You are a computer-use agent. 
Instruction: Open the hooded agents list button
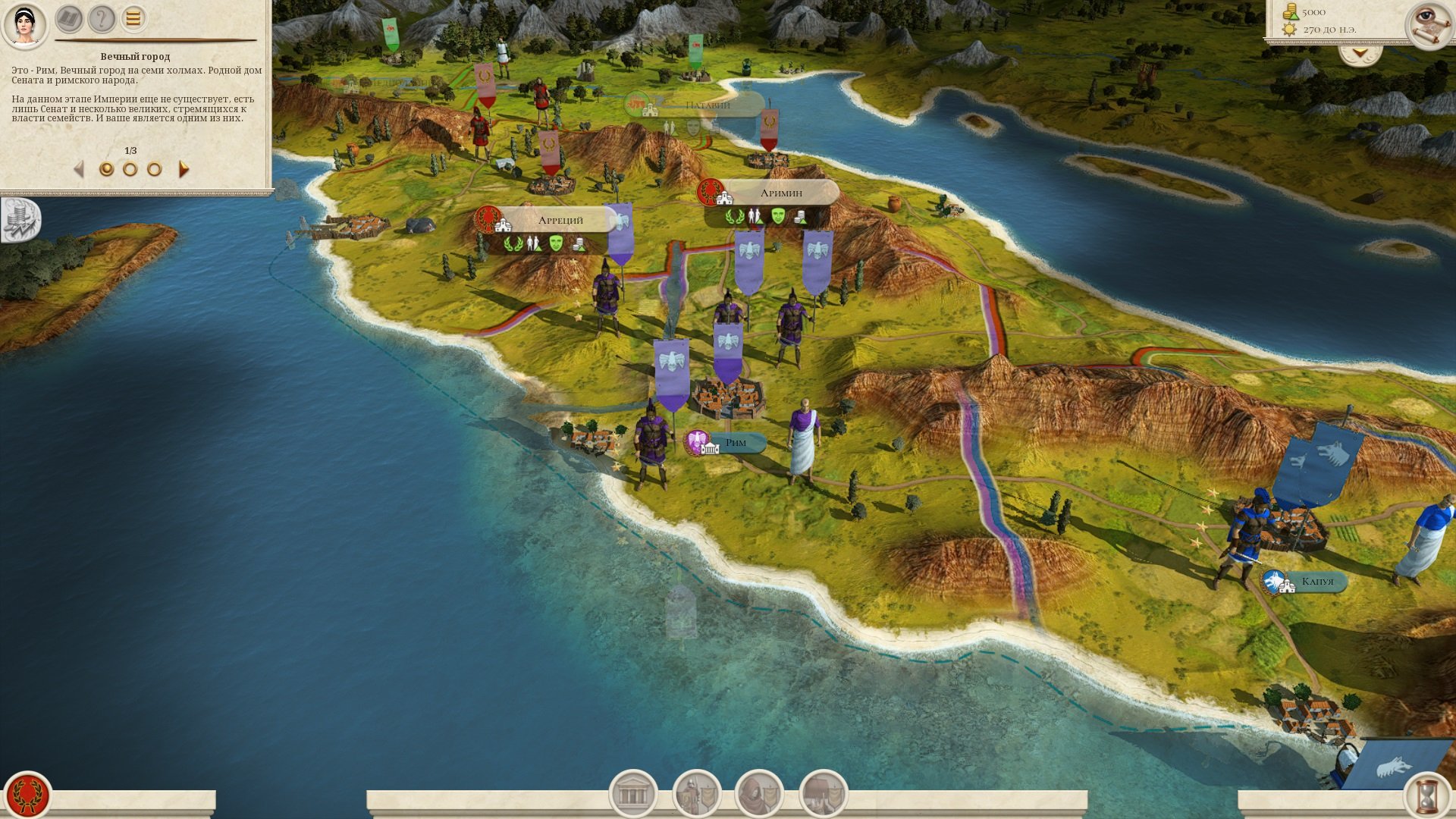[x=759, y=794]
